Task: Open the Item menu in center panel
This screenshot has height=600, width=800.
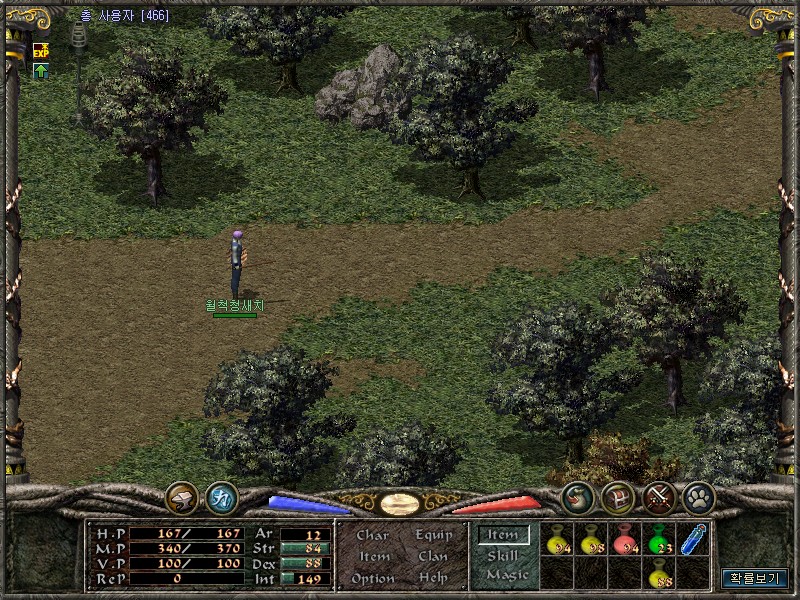Action: click(x=374, y=557)
